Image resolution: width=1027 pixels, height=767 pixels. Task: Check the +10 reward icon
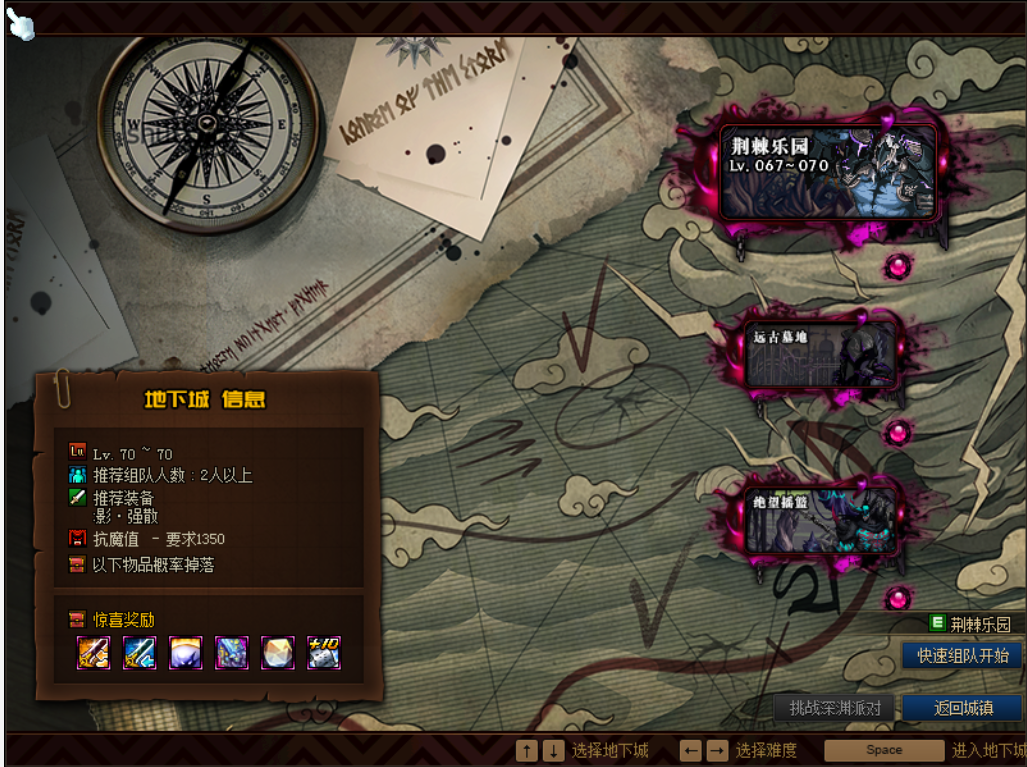(324, 652)
